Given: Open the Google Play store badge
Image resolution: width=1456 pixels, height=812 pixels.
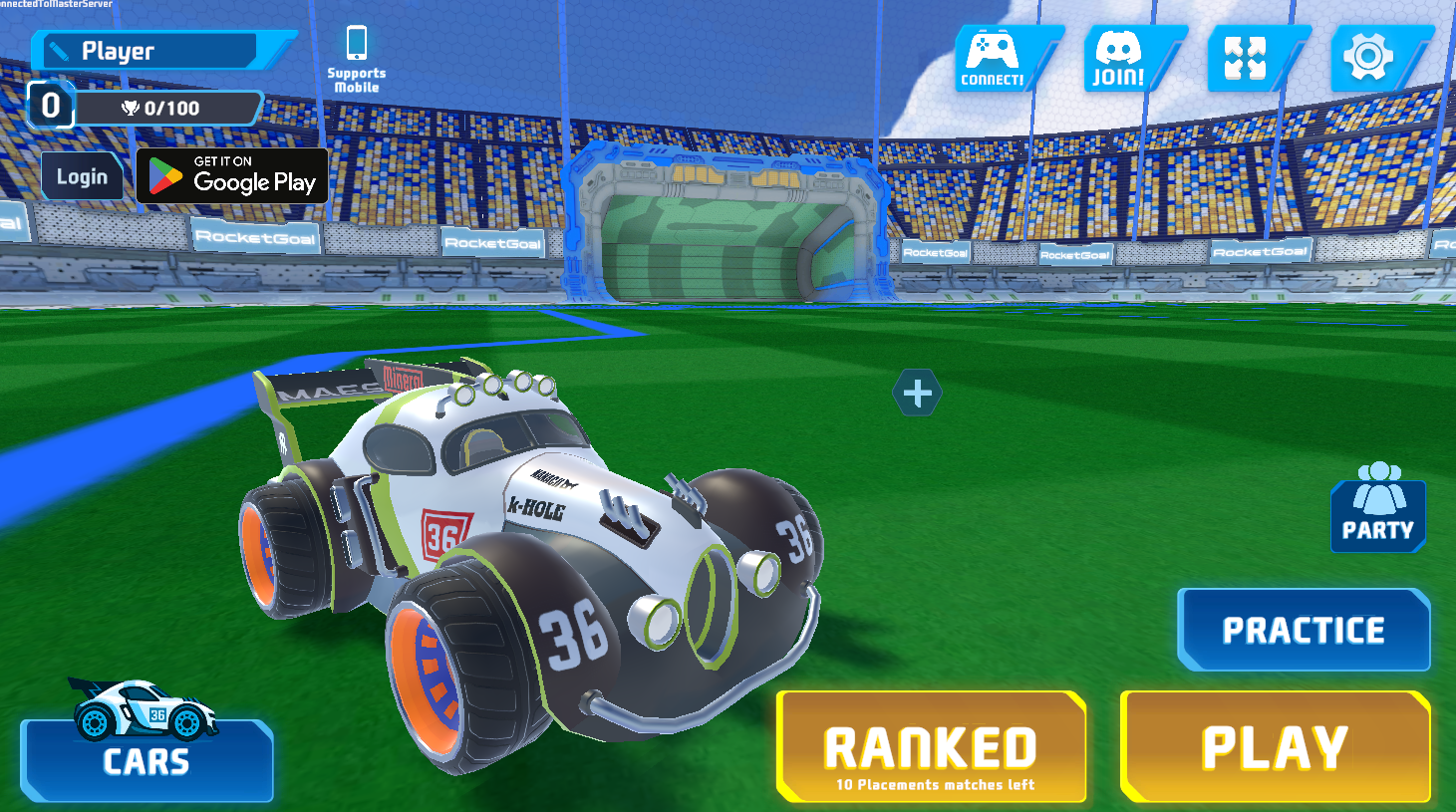Looking at the screenshot, I should 232,175.
